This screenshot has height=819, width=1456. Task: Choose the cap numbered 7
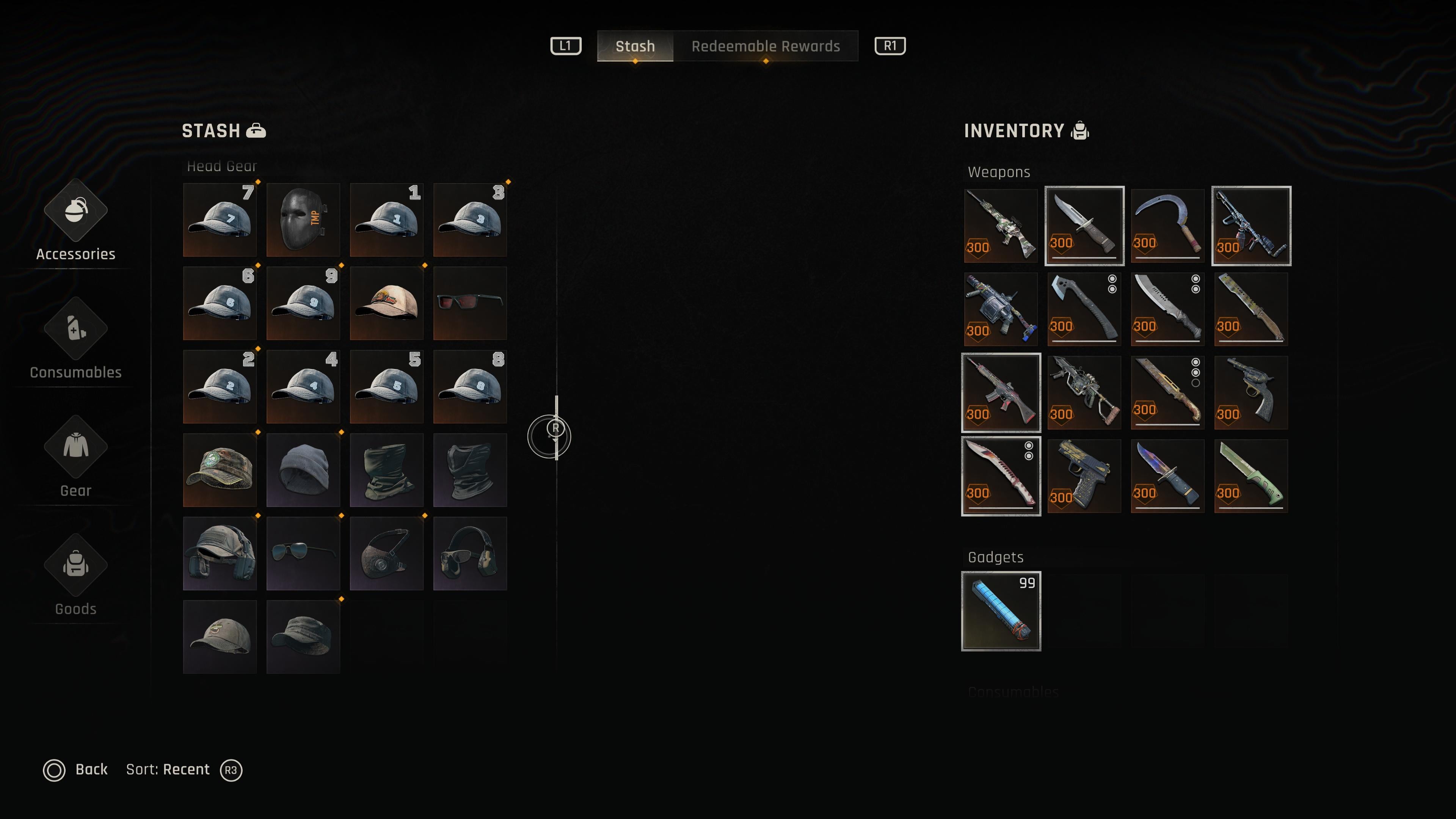[220, 219]
